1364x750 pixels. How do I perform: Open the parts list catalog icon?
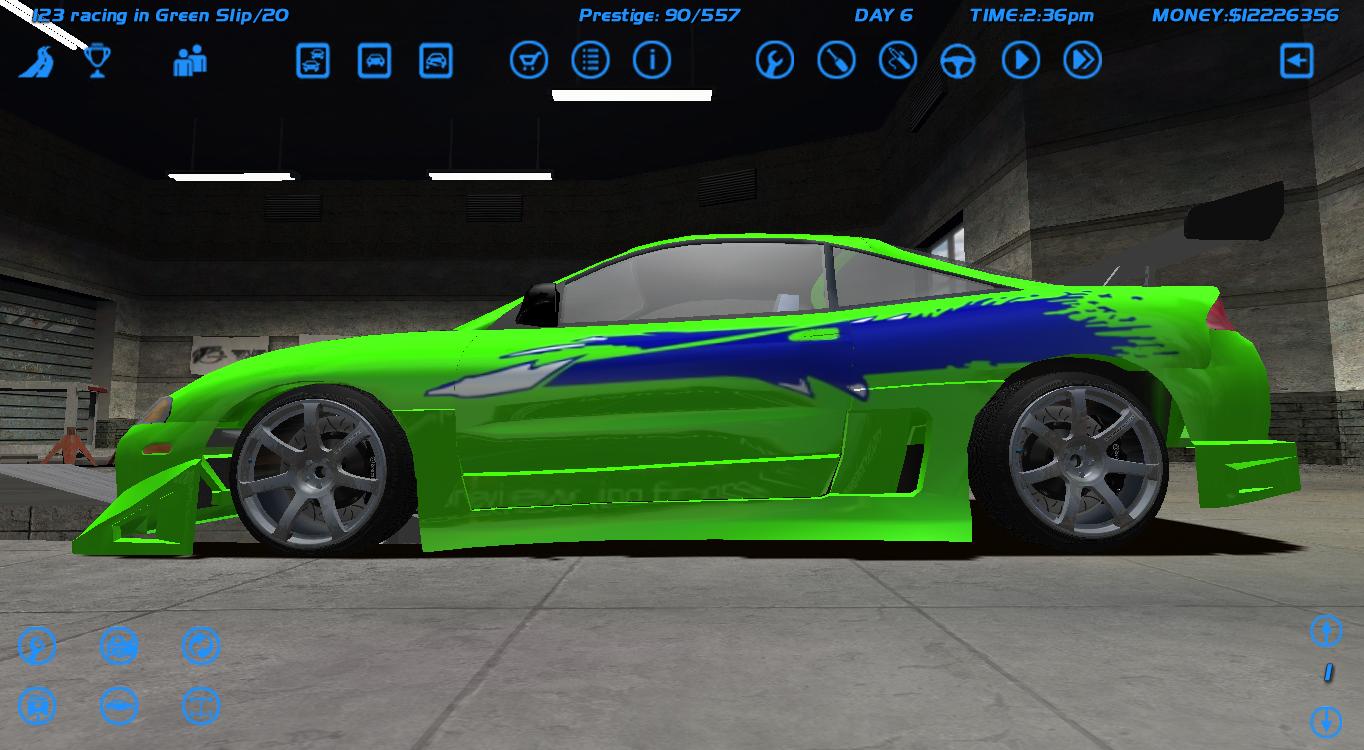[x=590, y=60]
